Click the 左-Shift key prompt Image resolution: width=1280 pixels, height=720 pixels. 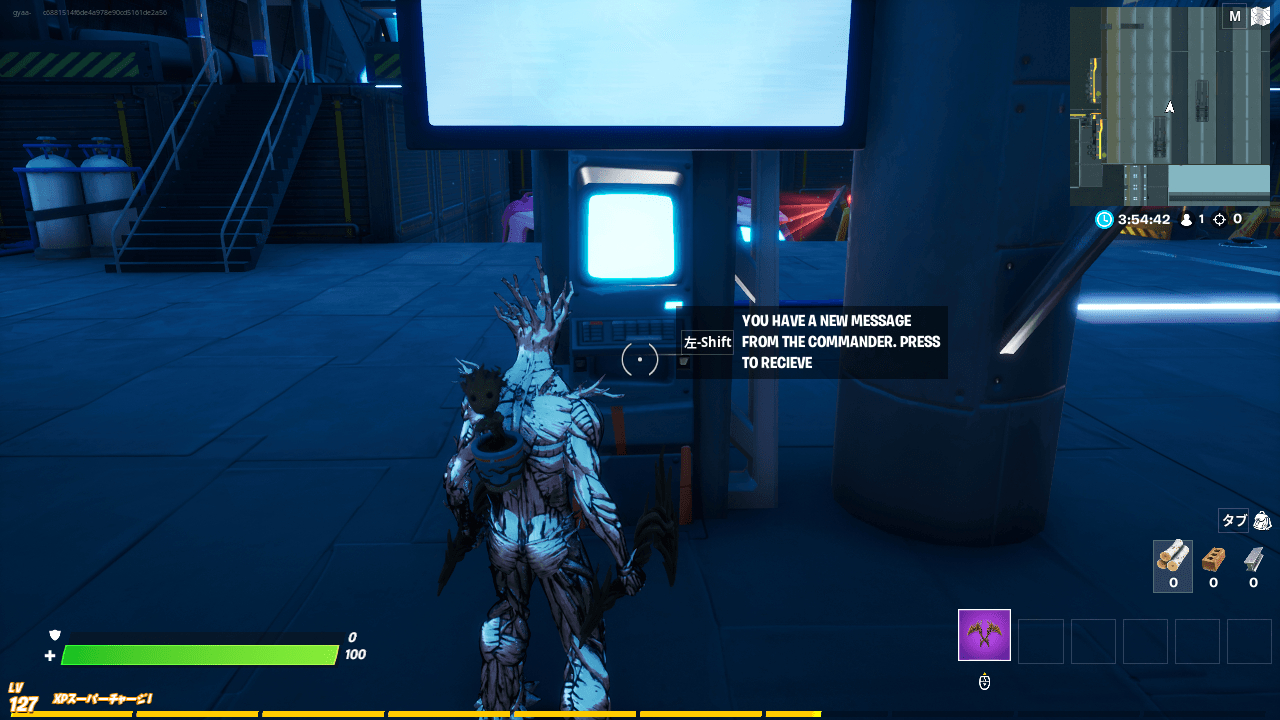[706, 342]
